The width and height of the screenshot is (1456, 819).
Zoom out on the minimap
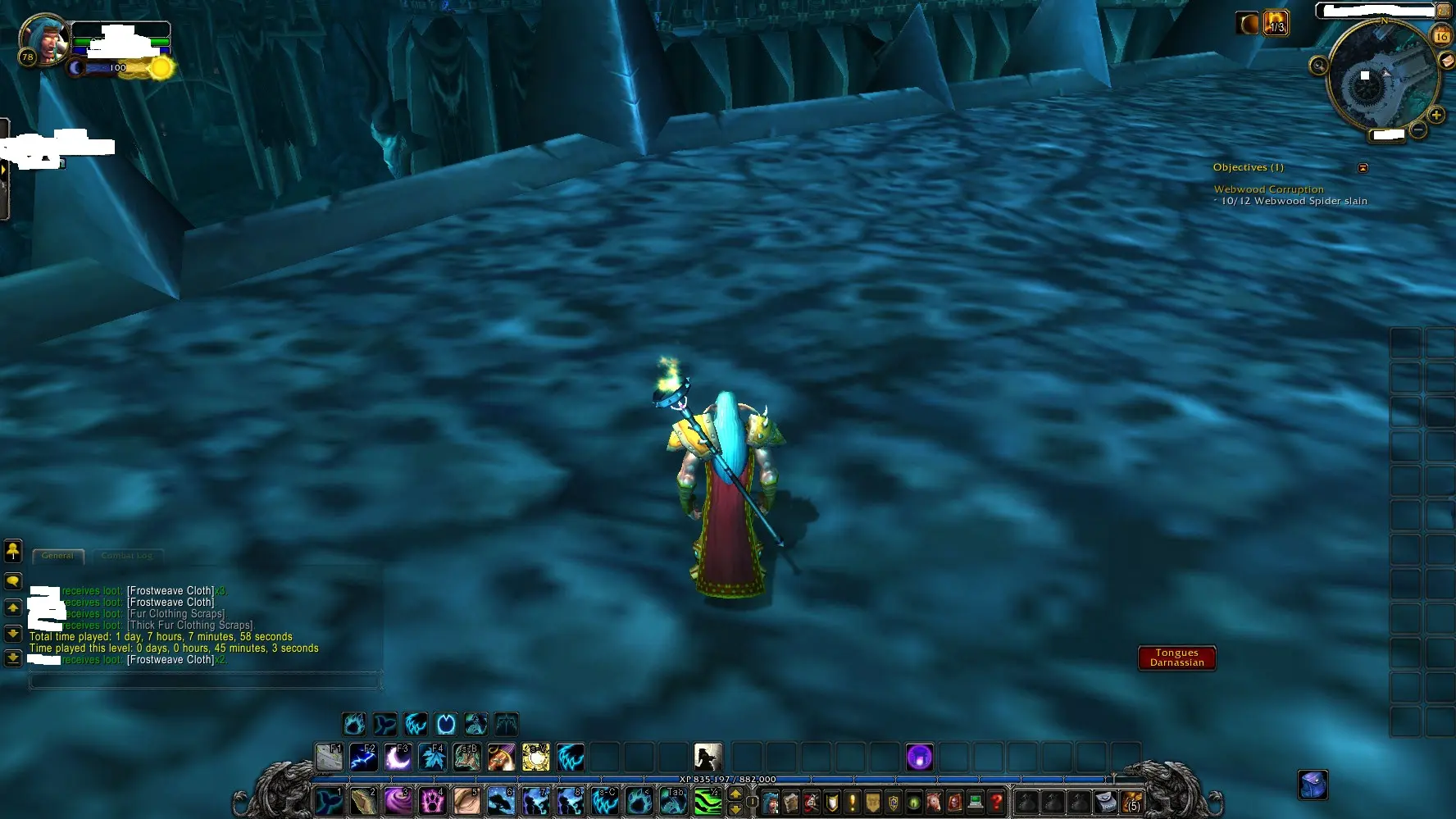(1418, 130)
